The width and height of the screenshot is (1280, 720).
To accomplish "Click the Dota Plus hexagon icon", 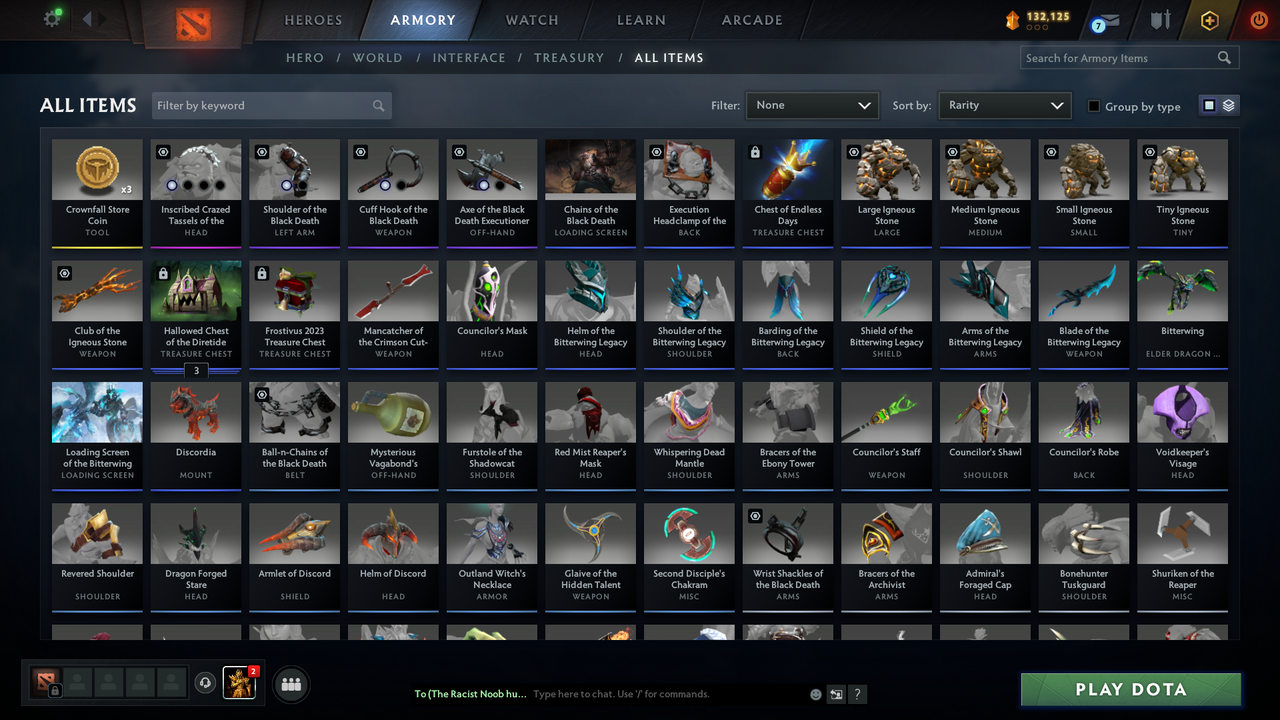I will (x=1209, y=19).
